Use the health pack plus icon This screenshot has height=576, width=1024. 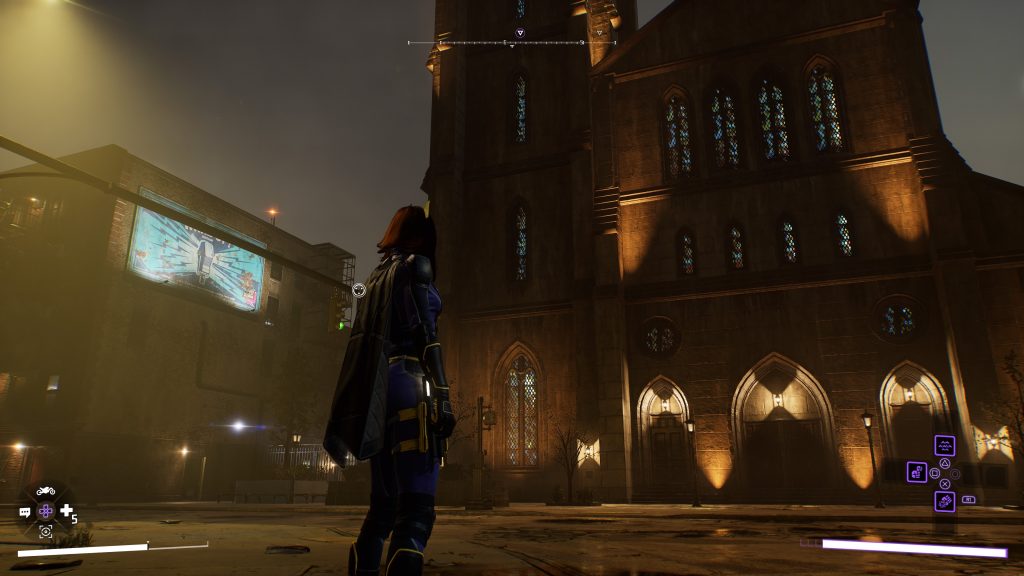point(66,511)
